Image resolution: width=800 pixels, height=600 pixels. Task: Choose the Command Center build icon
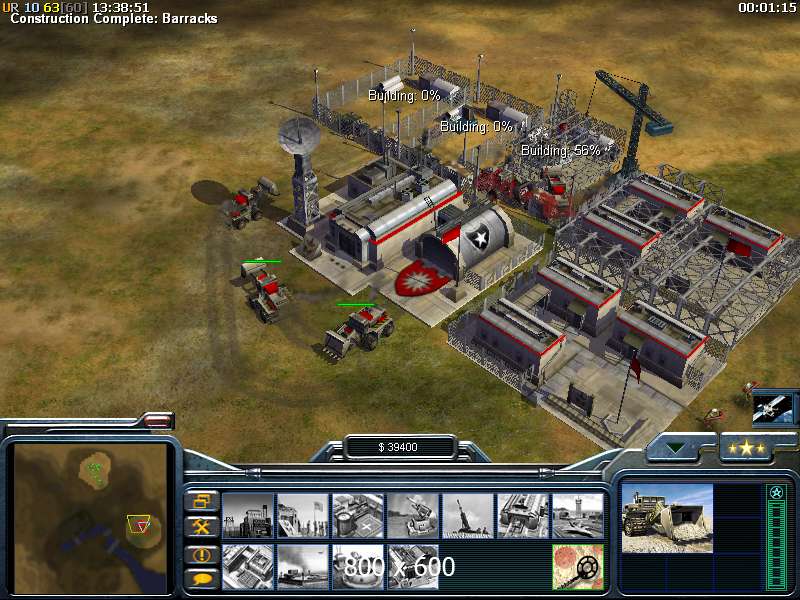click(412, 566)
